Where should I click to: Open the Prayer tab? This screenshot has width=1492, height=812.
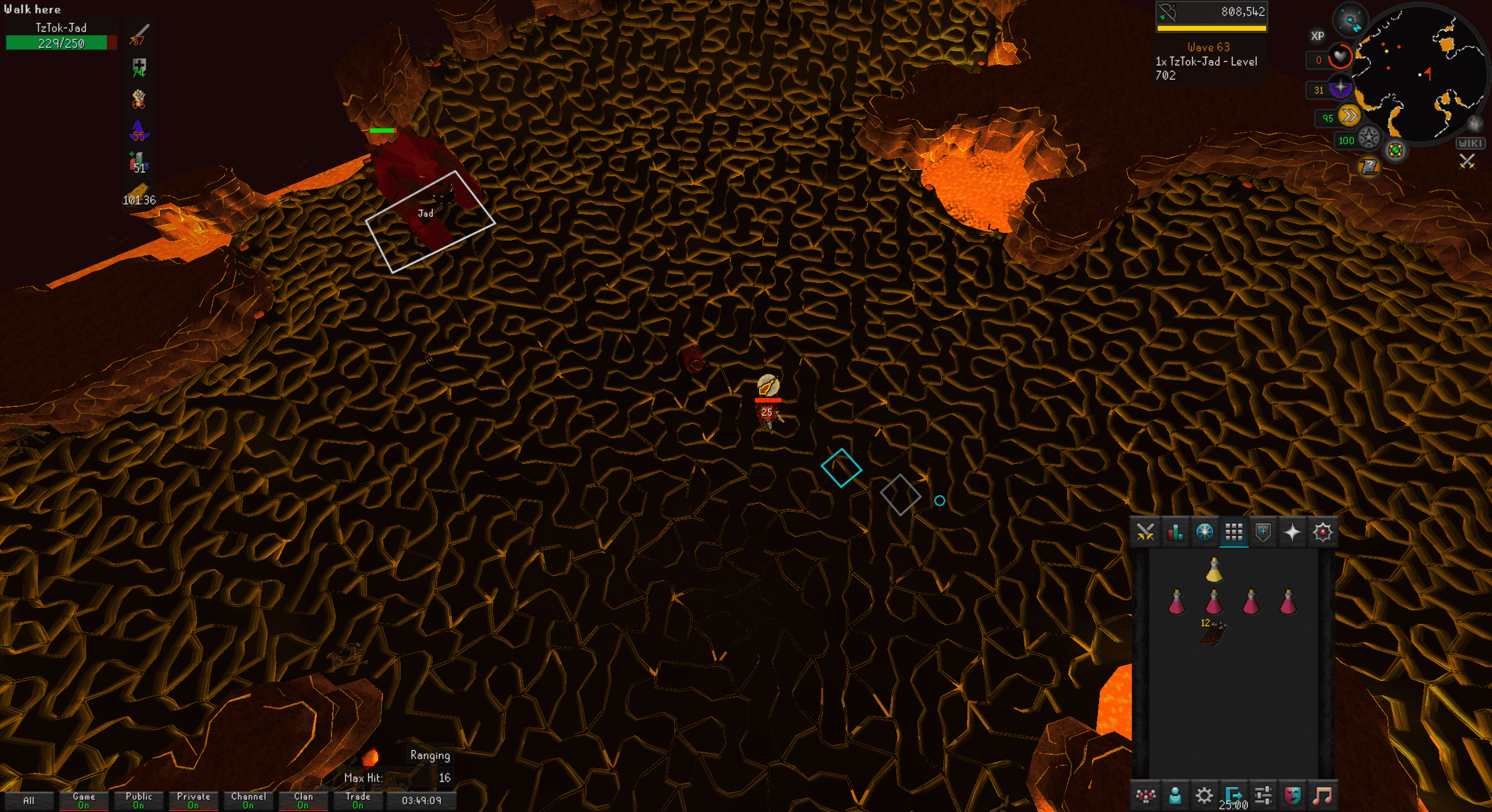pos(1293,532)
